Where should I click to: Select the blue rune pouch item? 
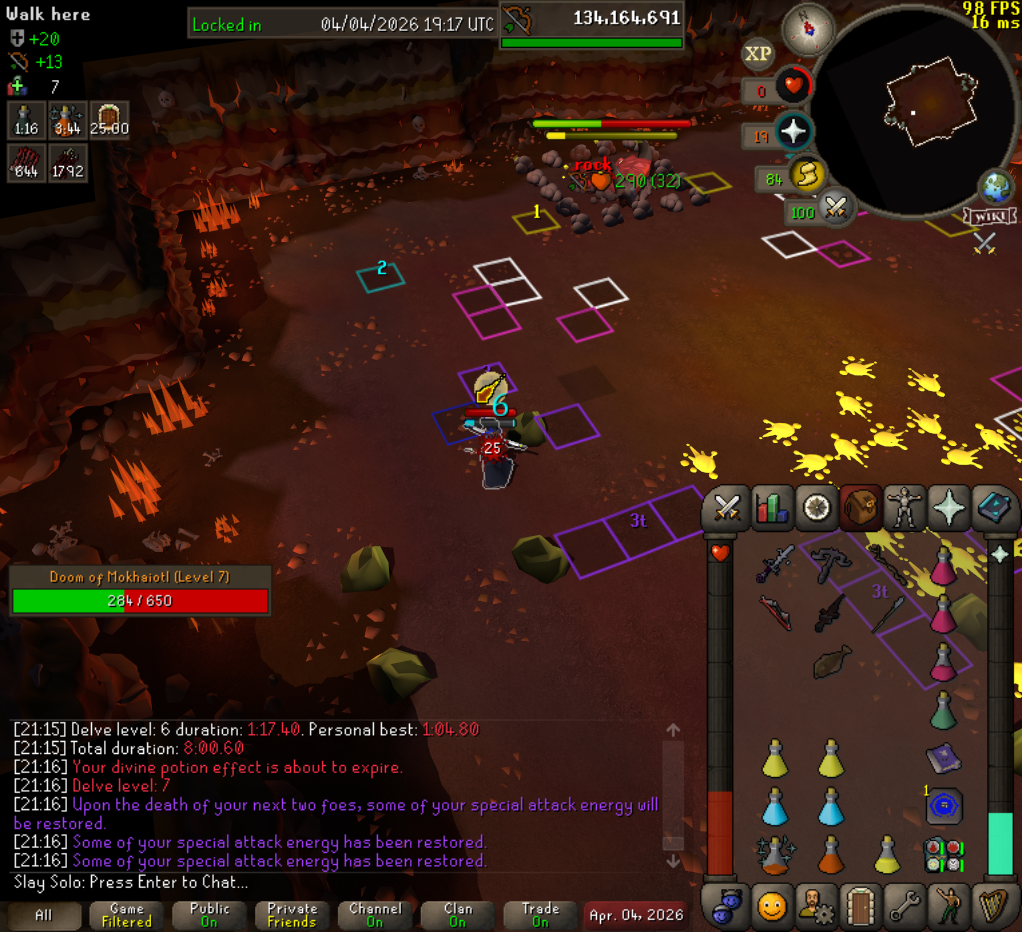click(x=943, y=805)
